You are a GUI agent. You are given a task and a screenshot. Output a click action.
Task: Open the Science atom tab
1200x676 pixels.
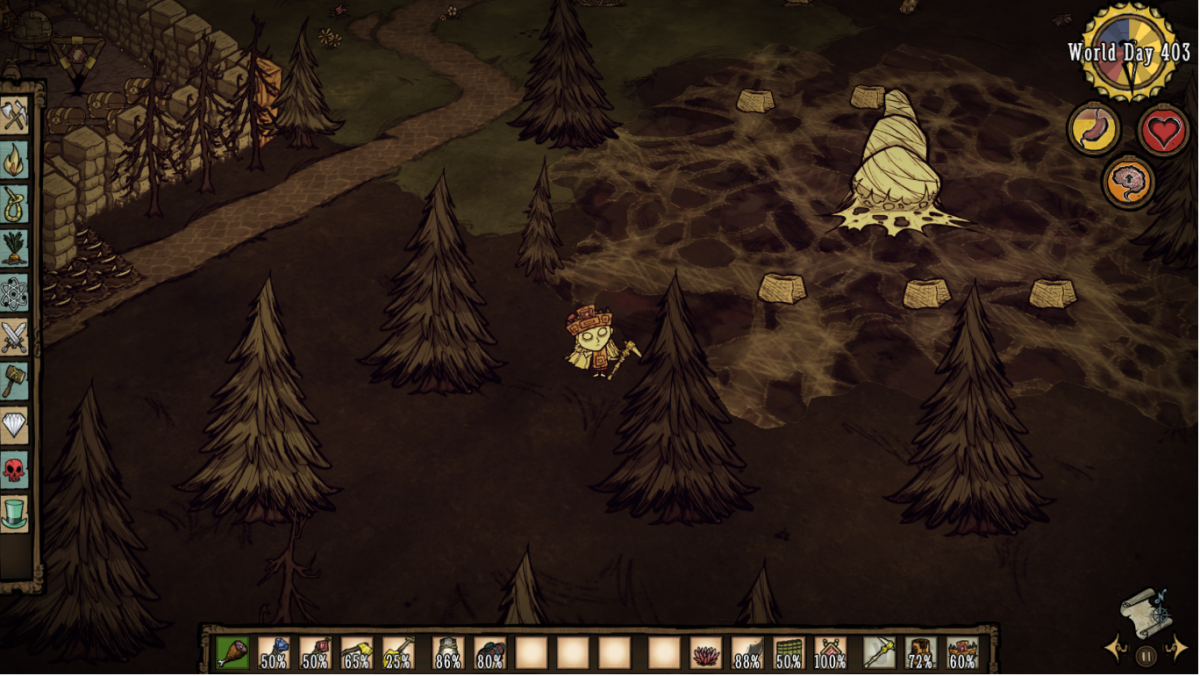click(14, 293)
